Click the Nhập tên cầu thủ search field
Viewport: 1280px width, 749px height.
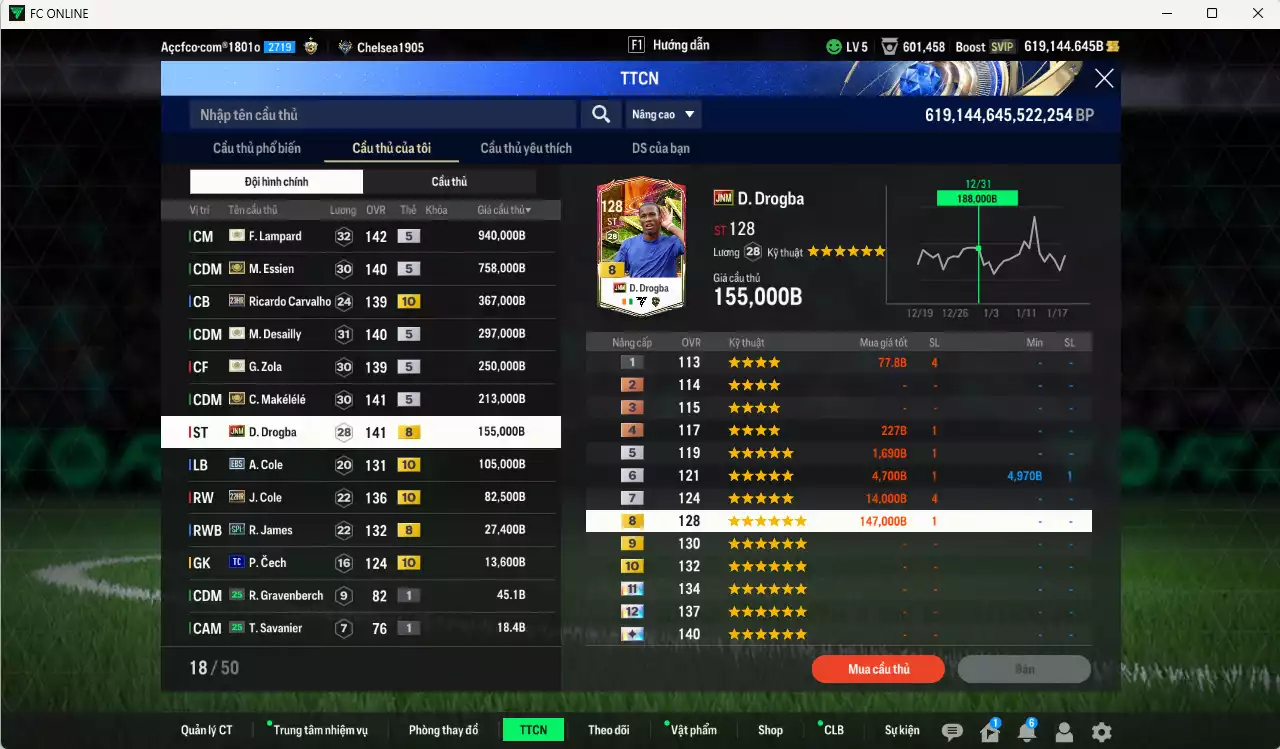[380, 114]
